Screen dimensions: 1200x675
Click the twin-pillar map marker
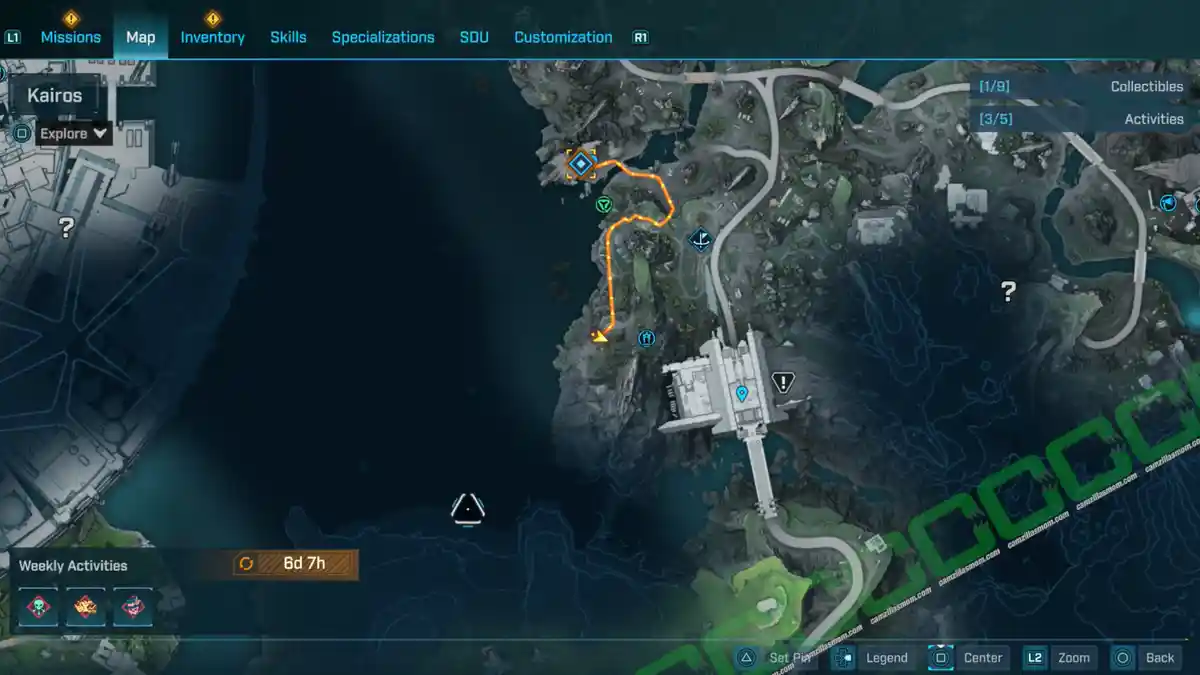pos(646,338)
